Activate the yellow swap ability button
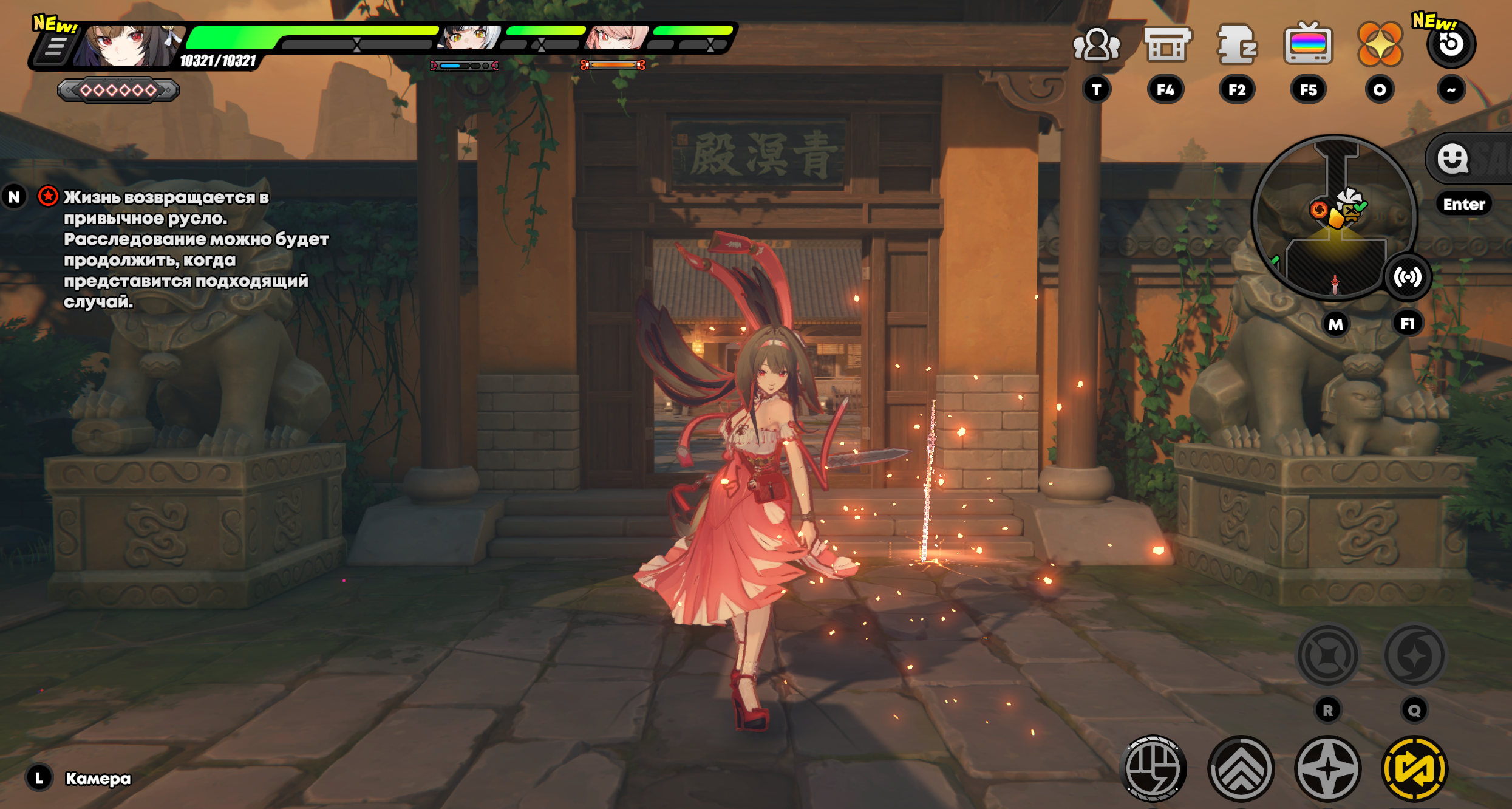Viewport: 1512px width, 809px height. point(1415,768)
